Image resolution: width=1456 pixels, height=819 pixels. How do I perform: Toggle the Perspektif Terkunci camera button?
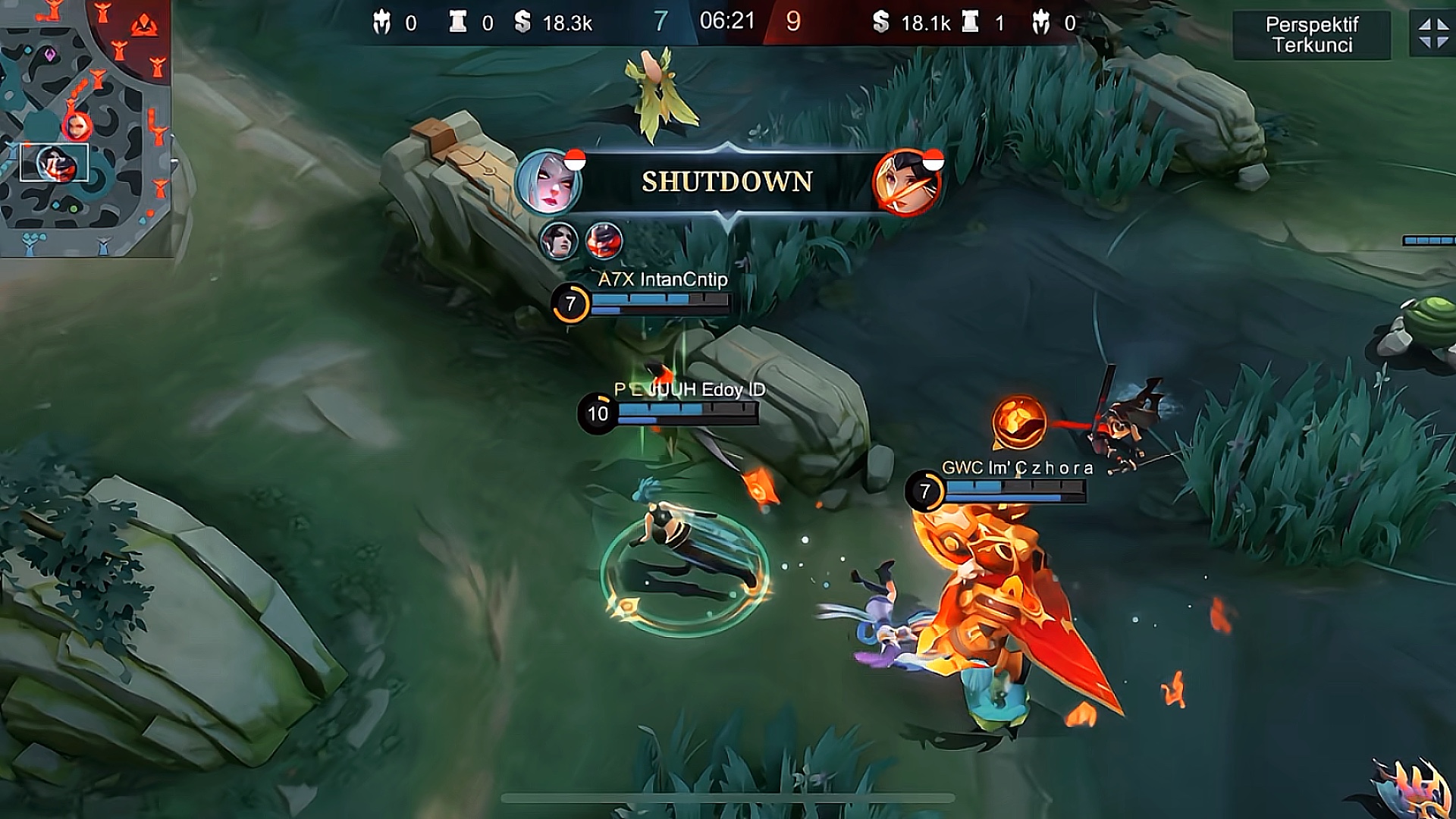1311,35
